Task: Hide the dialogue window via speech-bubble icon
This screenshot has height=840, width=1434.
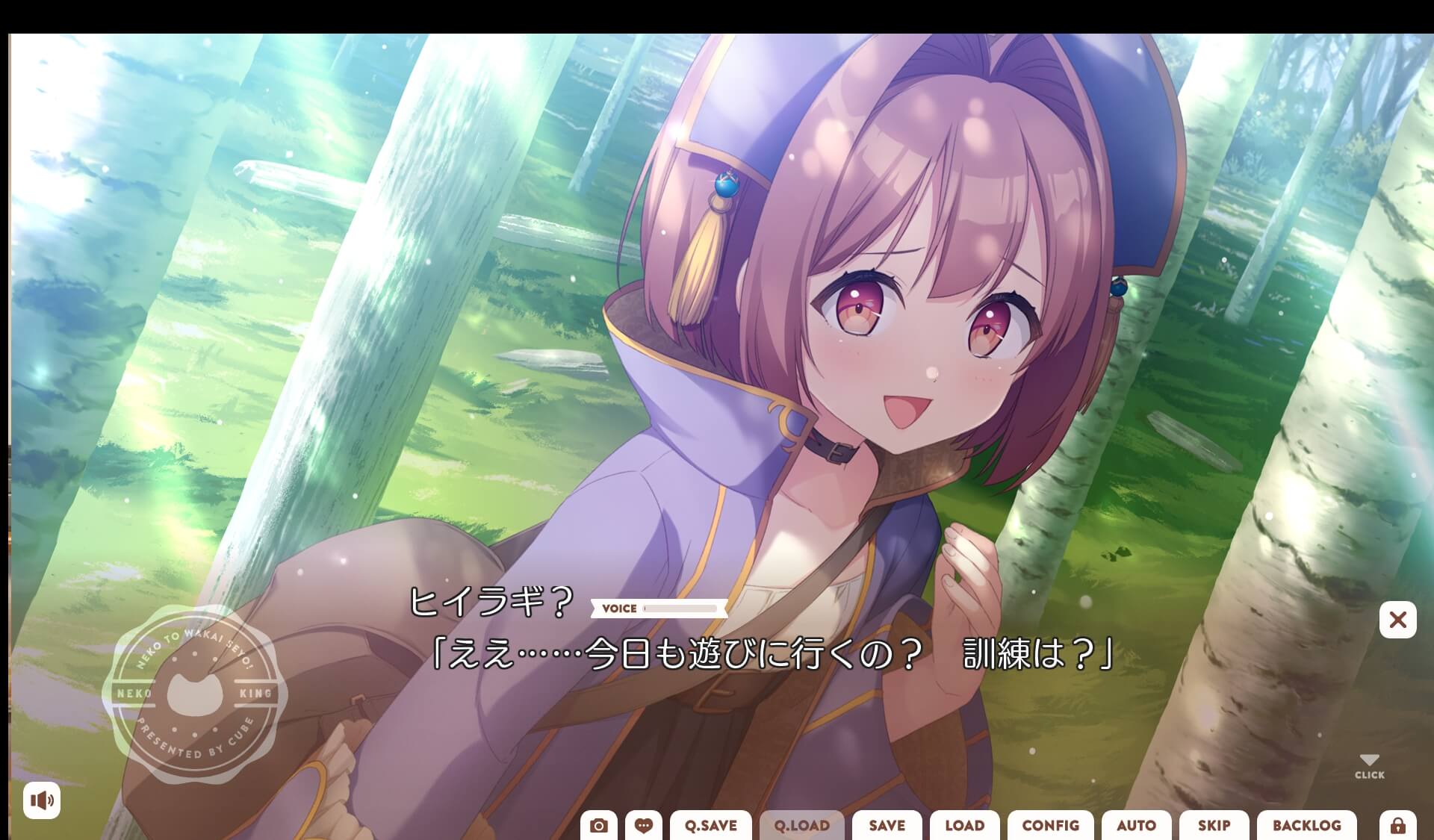Action: tap(644, 825)
